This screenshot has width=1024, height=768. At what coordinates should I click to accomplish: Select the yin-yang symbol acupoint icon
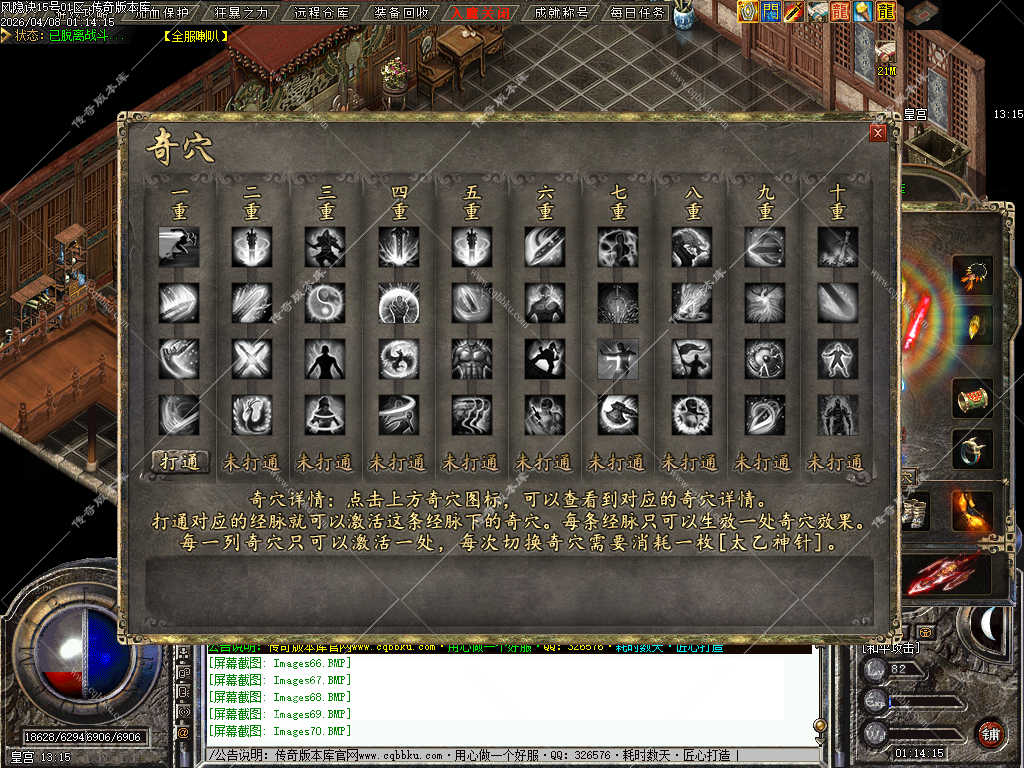[x=326, y=302]
